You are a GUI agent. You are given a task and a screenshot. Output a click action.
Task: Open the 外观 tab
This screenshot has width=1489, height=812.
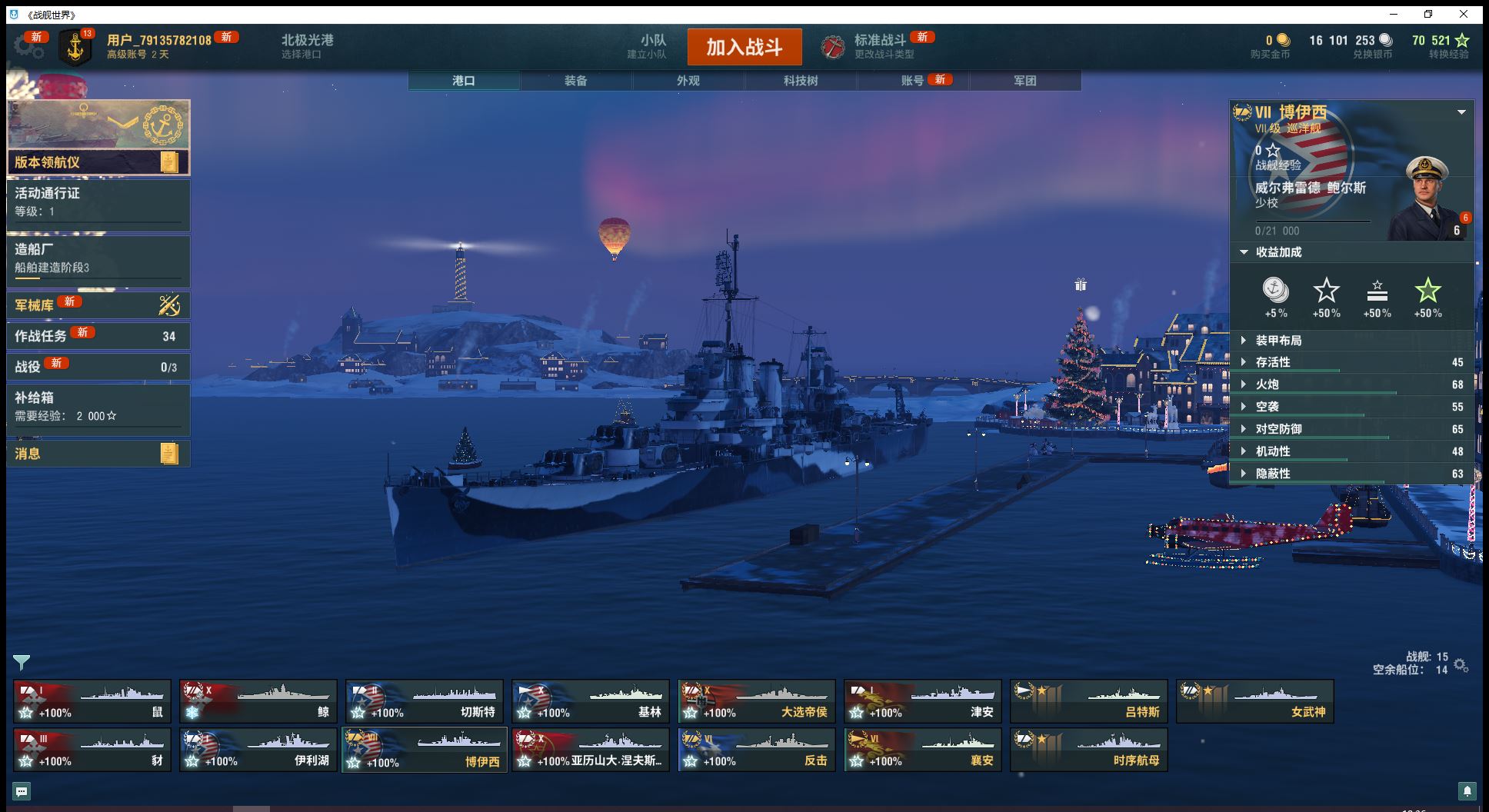coord(688,81)
